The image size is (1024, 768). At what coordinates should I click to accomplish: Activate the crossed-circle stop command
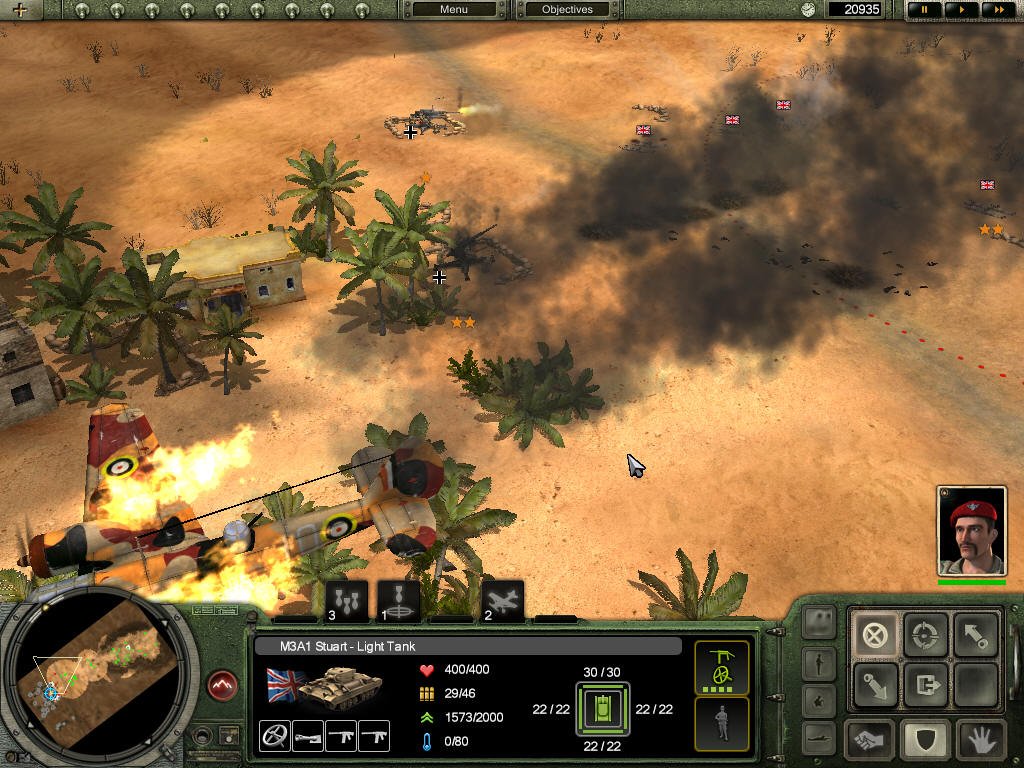(x=875, y=635)
